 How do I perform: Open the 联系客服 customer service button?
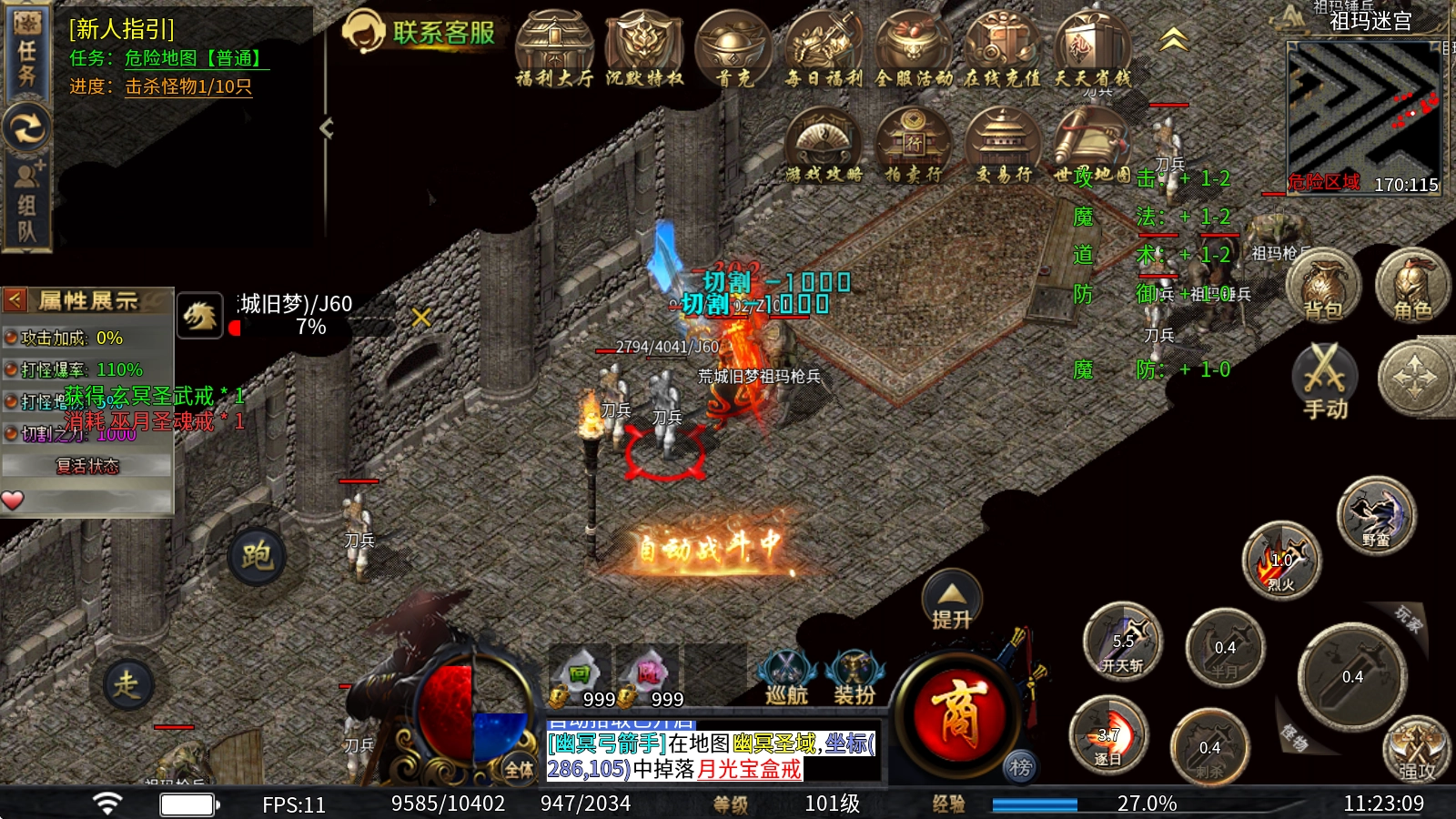(420, 33)
